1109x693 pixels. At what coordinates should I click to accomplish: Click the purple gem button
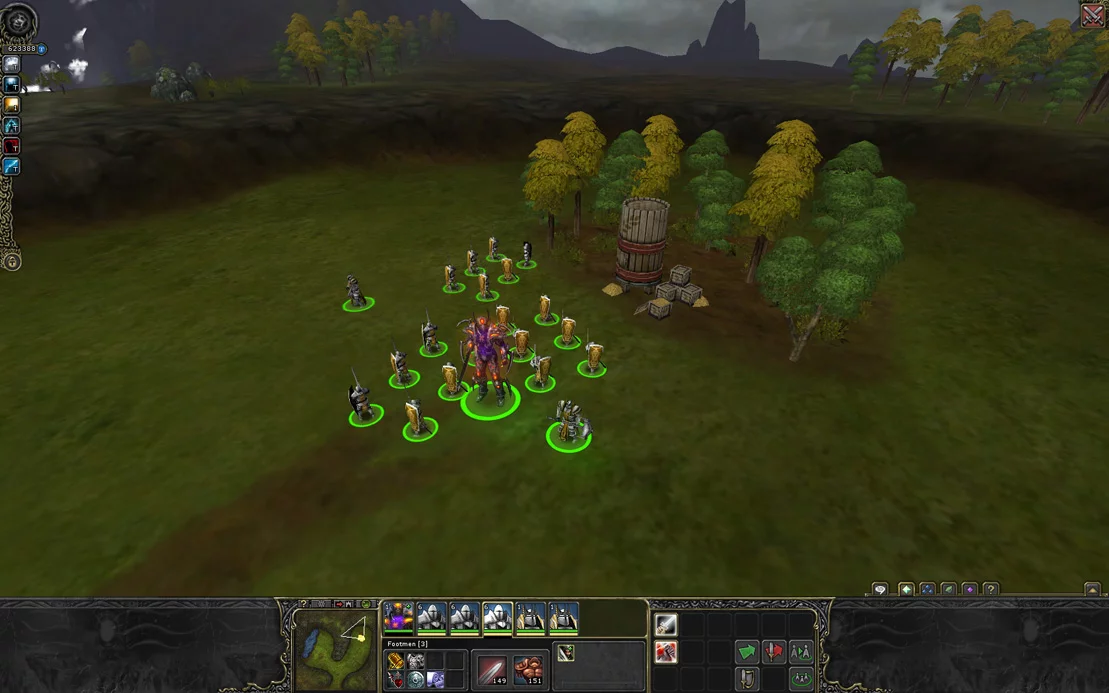(969, 590)
